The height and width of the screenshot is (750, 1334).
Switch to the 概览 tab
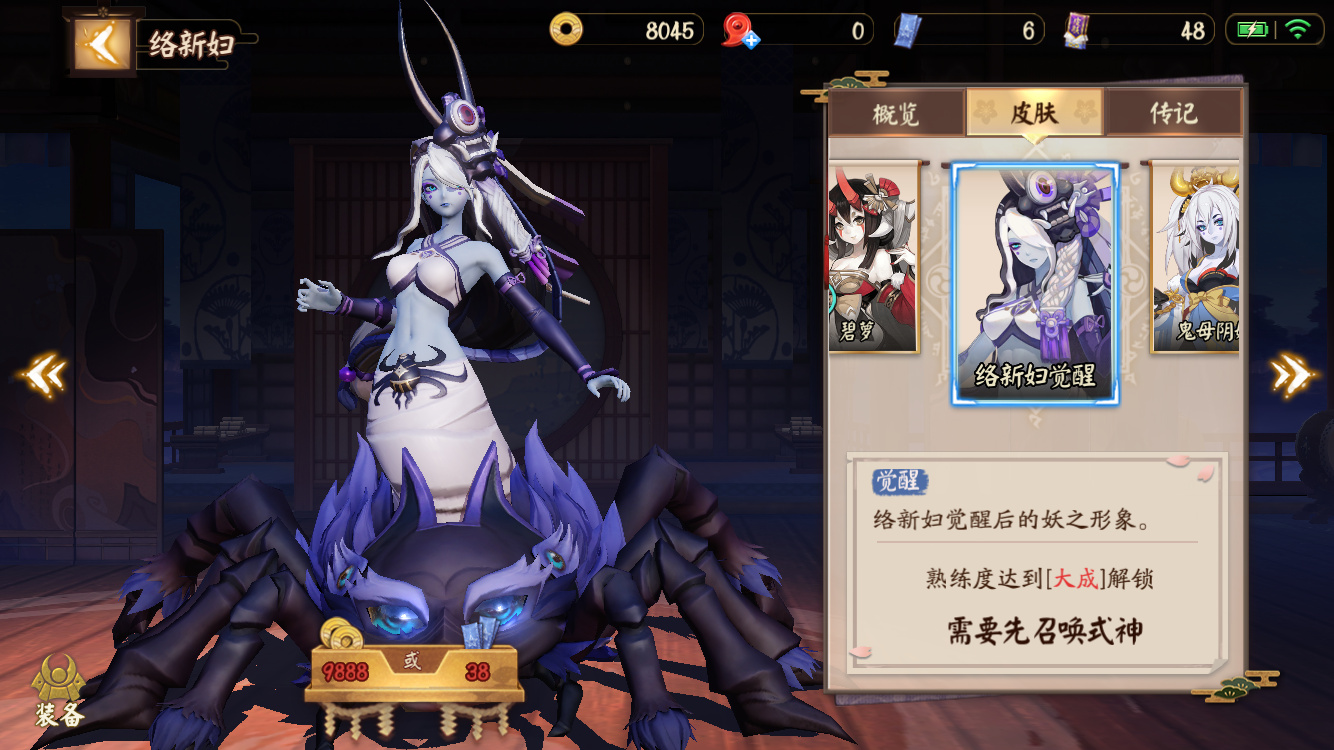(x=895, y=113)
